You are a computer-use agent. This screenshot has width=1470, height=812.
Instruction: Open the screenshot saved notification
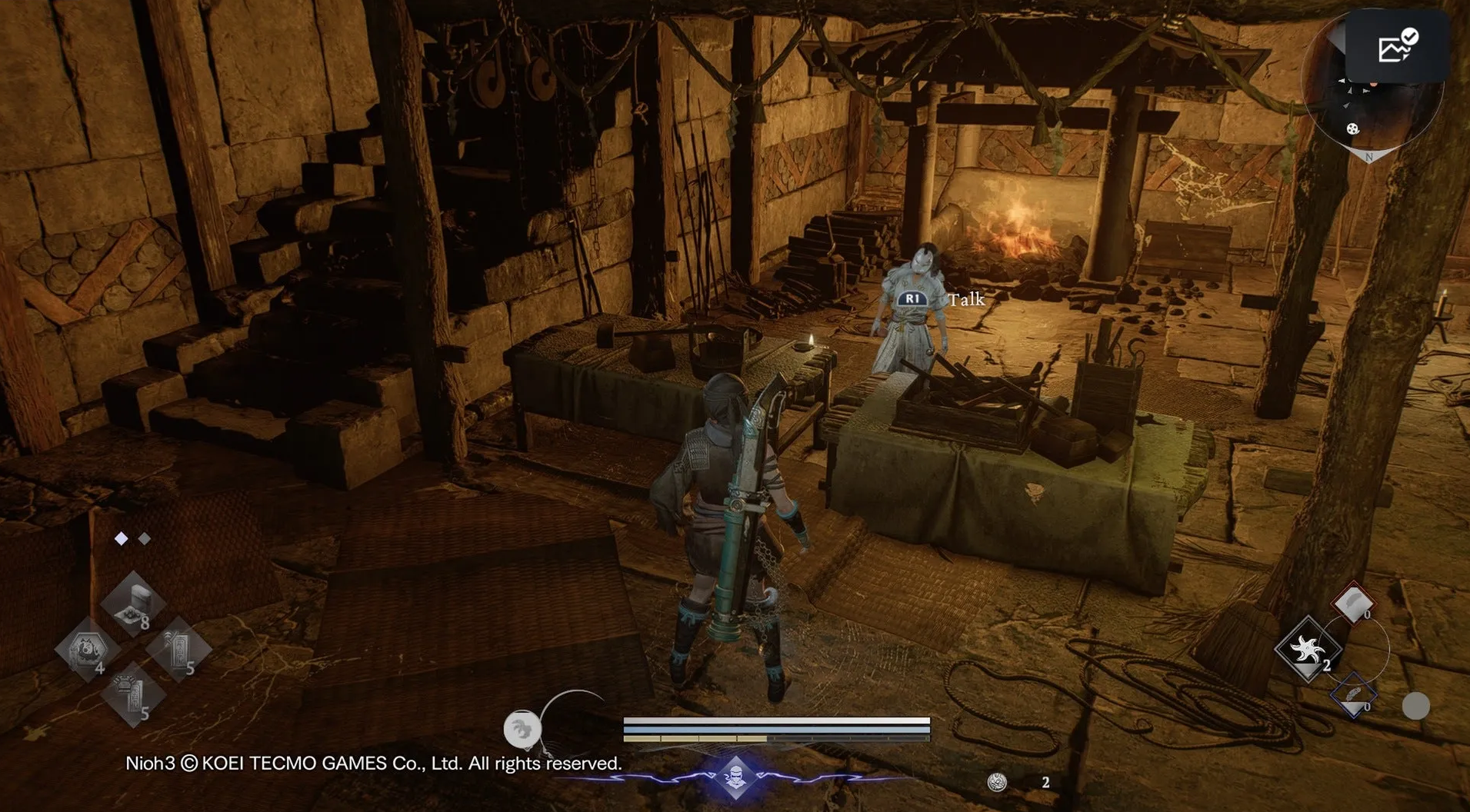pos(1397,48)
